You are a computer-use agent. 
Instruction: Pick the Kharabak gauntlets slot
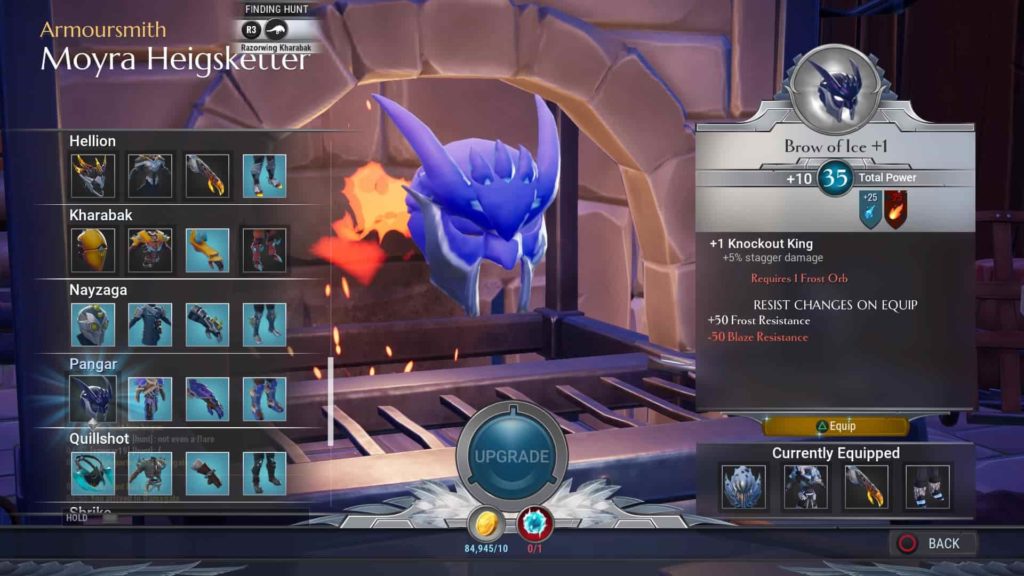[207, 250]
